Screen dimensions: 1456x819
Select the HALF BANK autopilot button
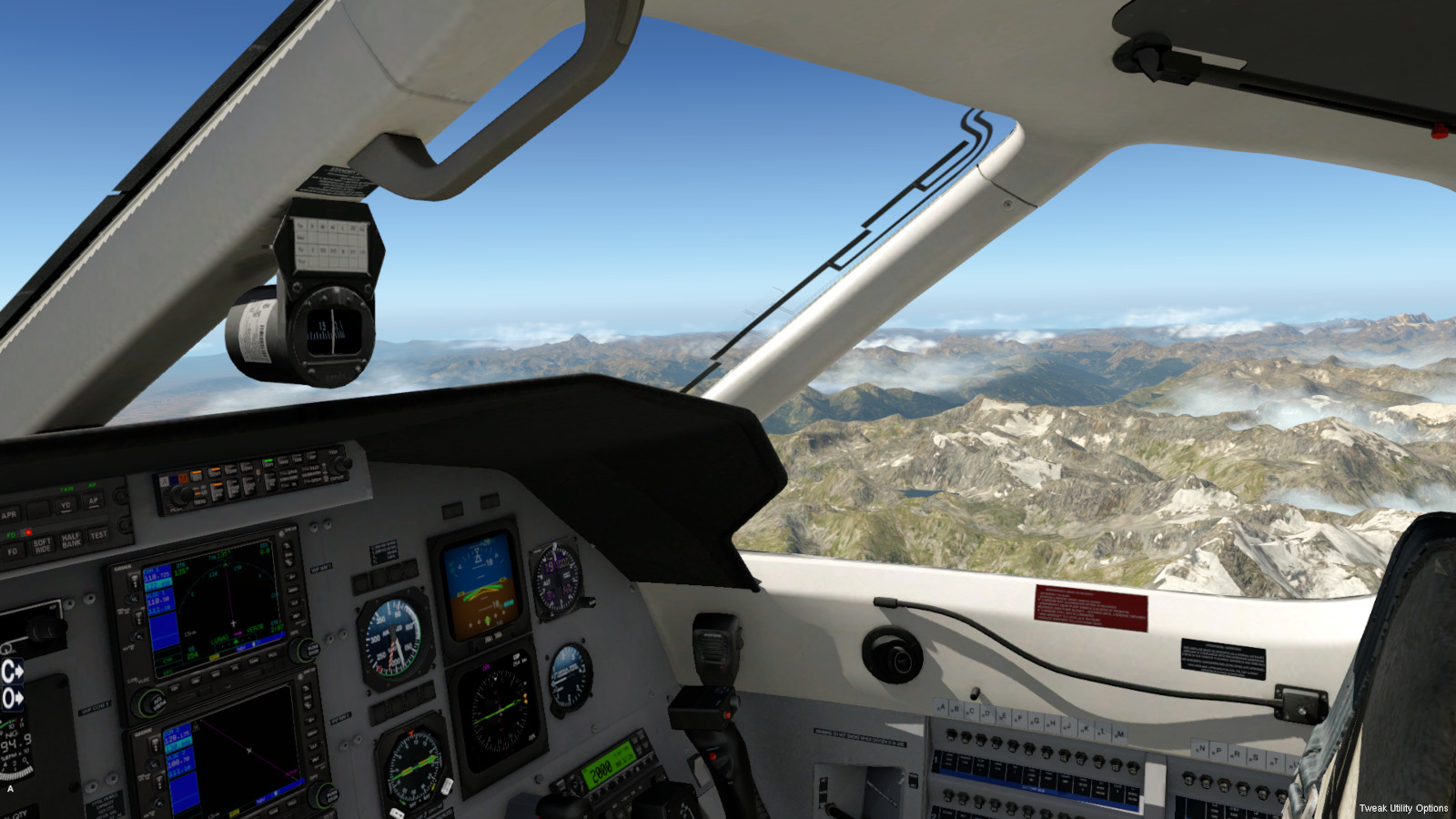[x=71, y=541]
